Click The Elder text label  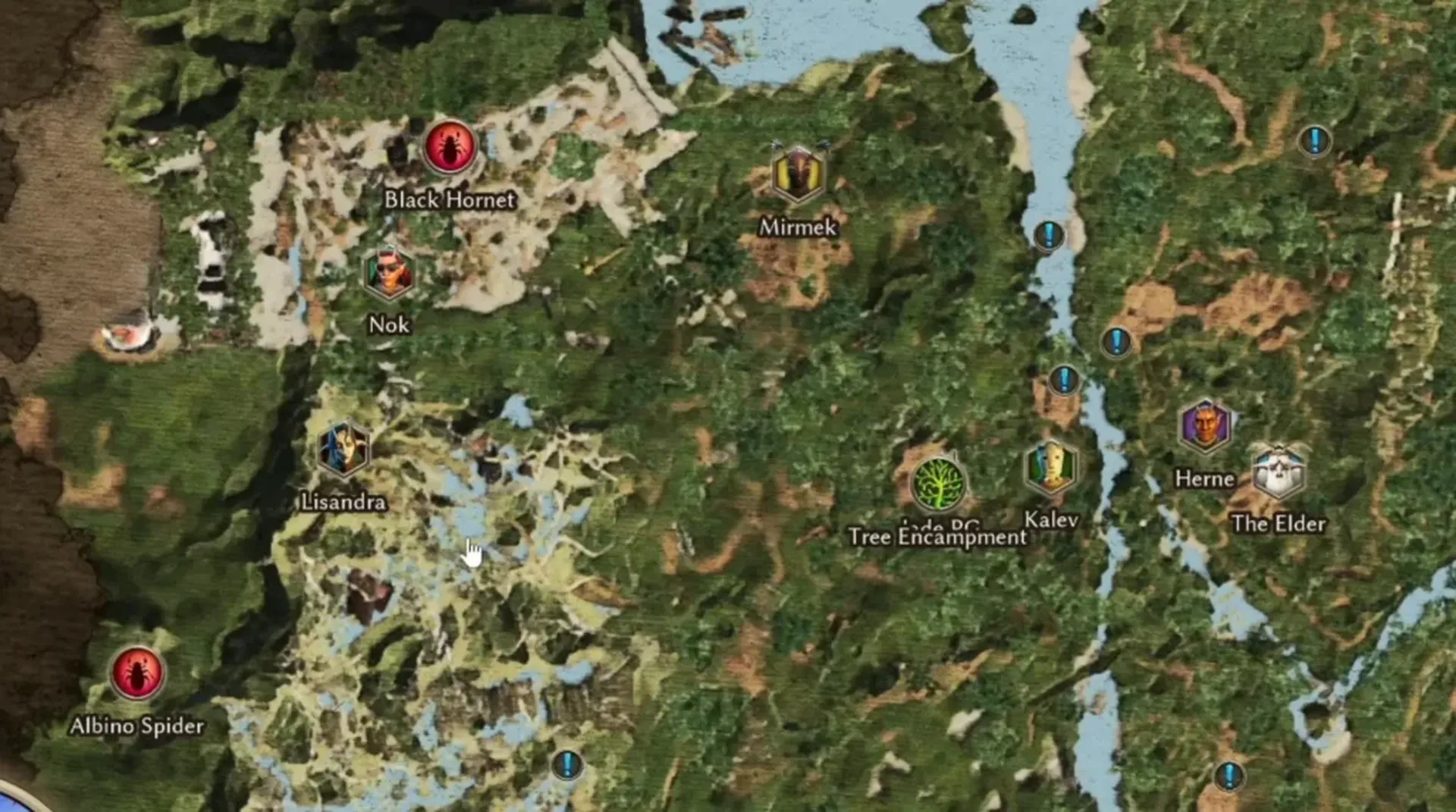coord(1279,523)
